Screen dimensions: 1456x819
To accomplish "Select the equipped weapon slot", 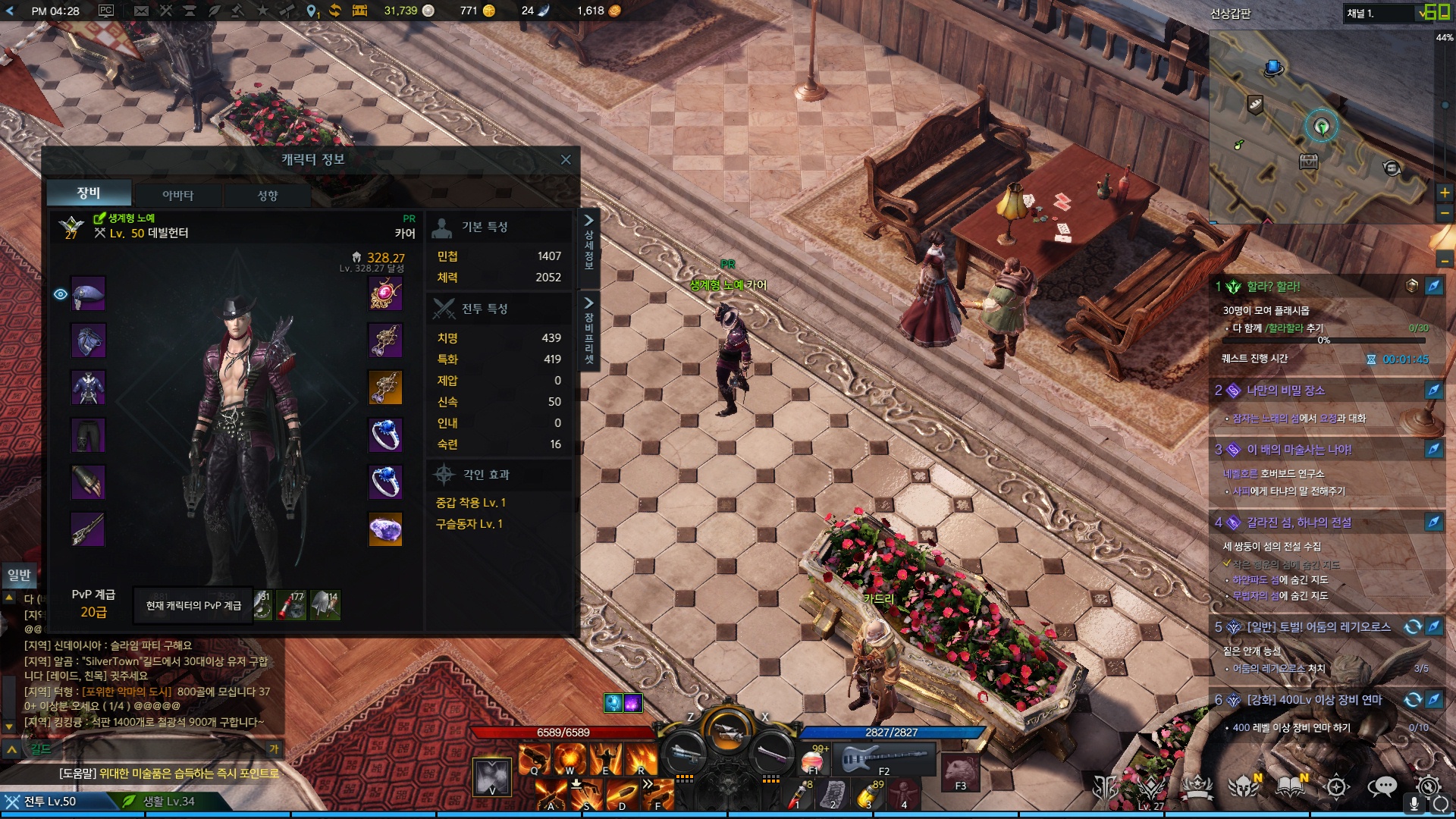I will coord(88,529).
